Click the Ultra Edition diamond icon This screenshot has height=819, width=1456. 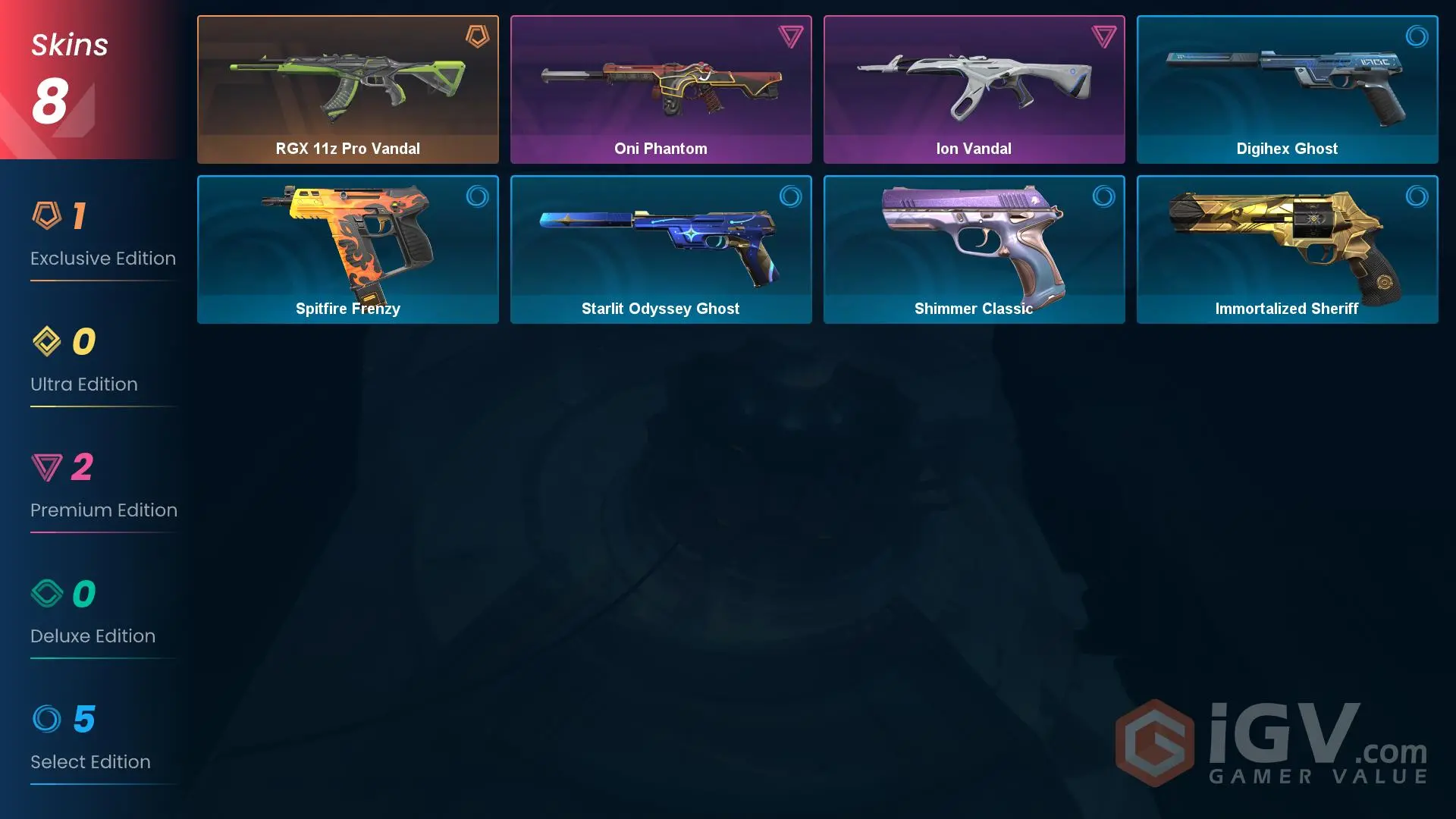click(x=47, y=342)
